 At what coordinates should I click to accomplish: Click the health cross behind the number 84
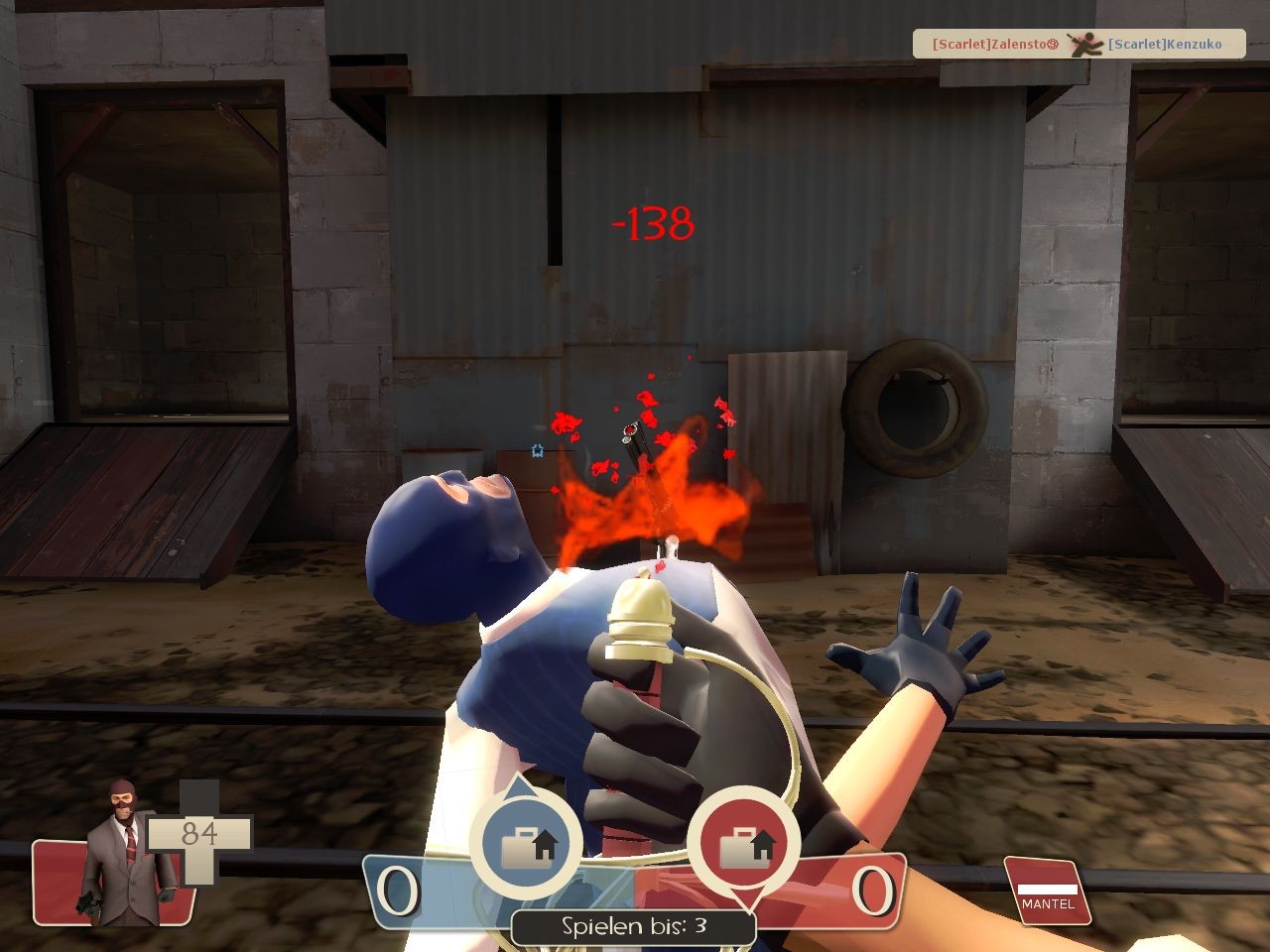coord(203,863)
